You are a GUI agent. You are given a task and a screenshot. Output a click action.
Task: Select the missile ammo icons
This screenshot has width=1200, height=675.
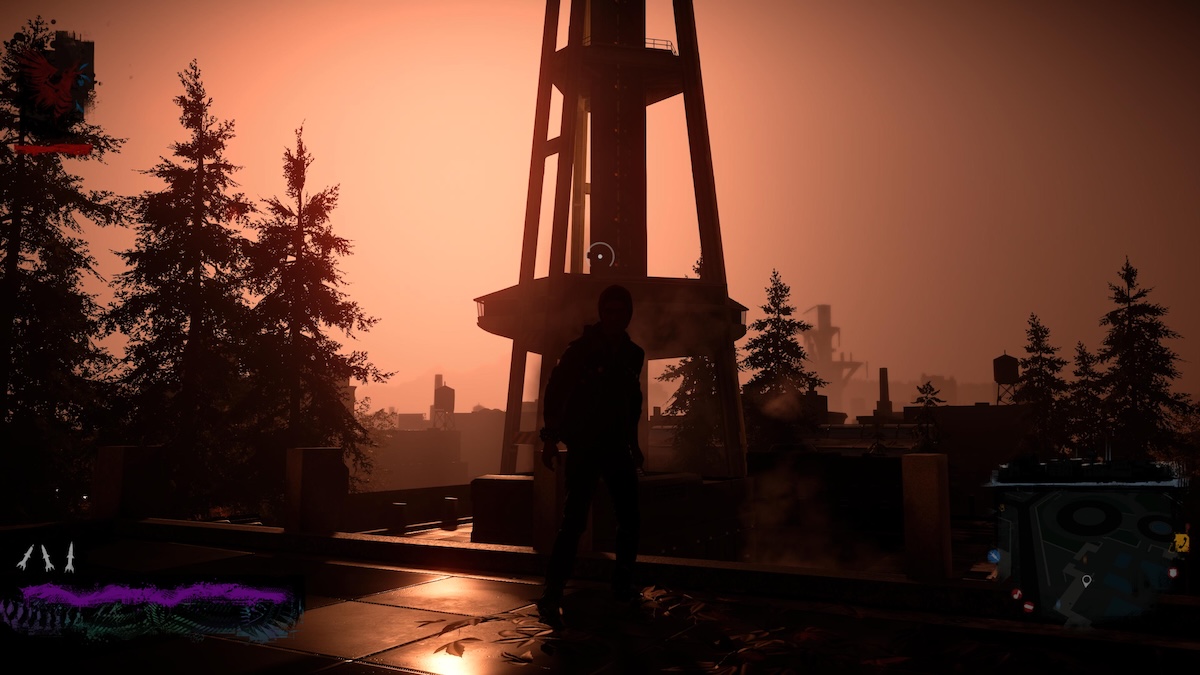47,558
